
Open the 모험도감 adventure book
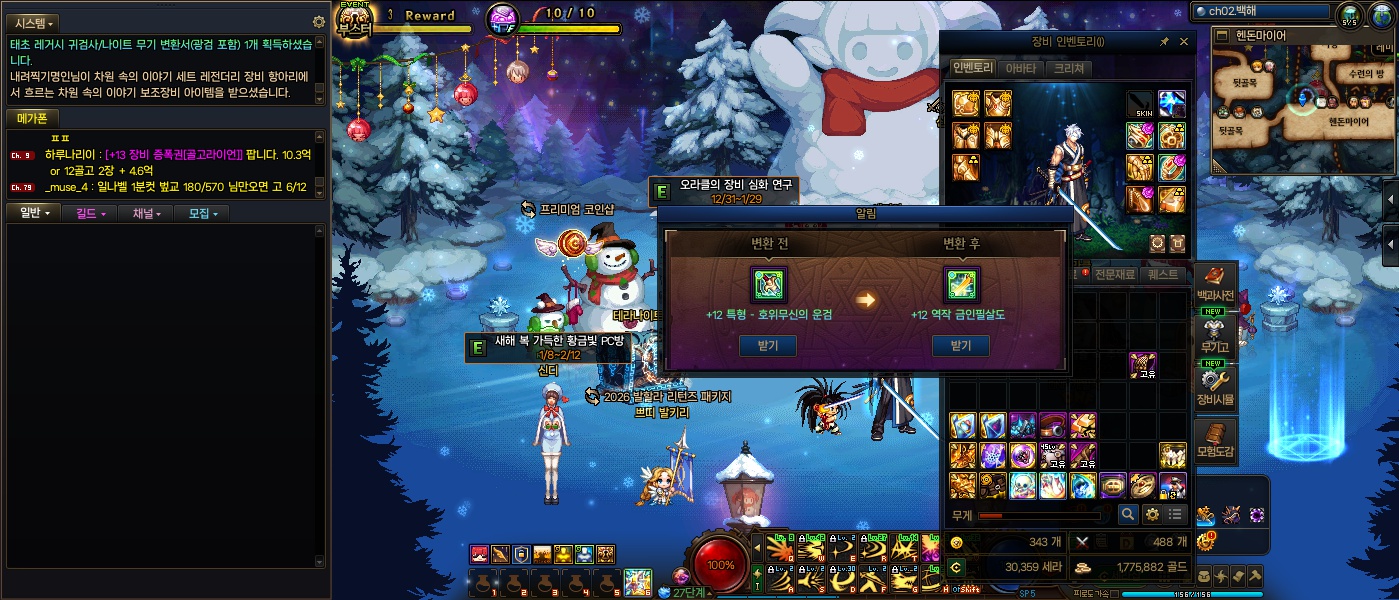coord(1215,440)
